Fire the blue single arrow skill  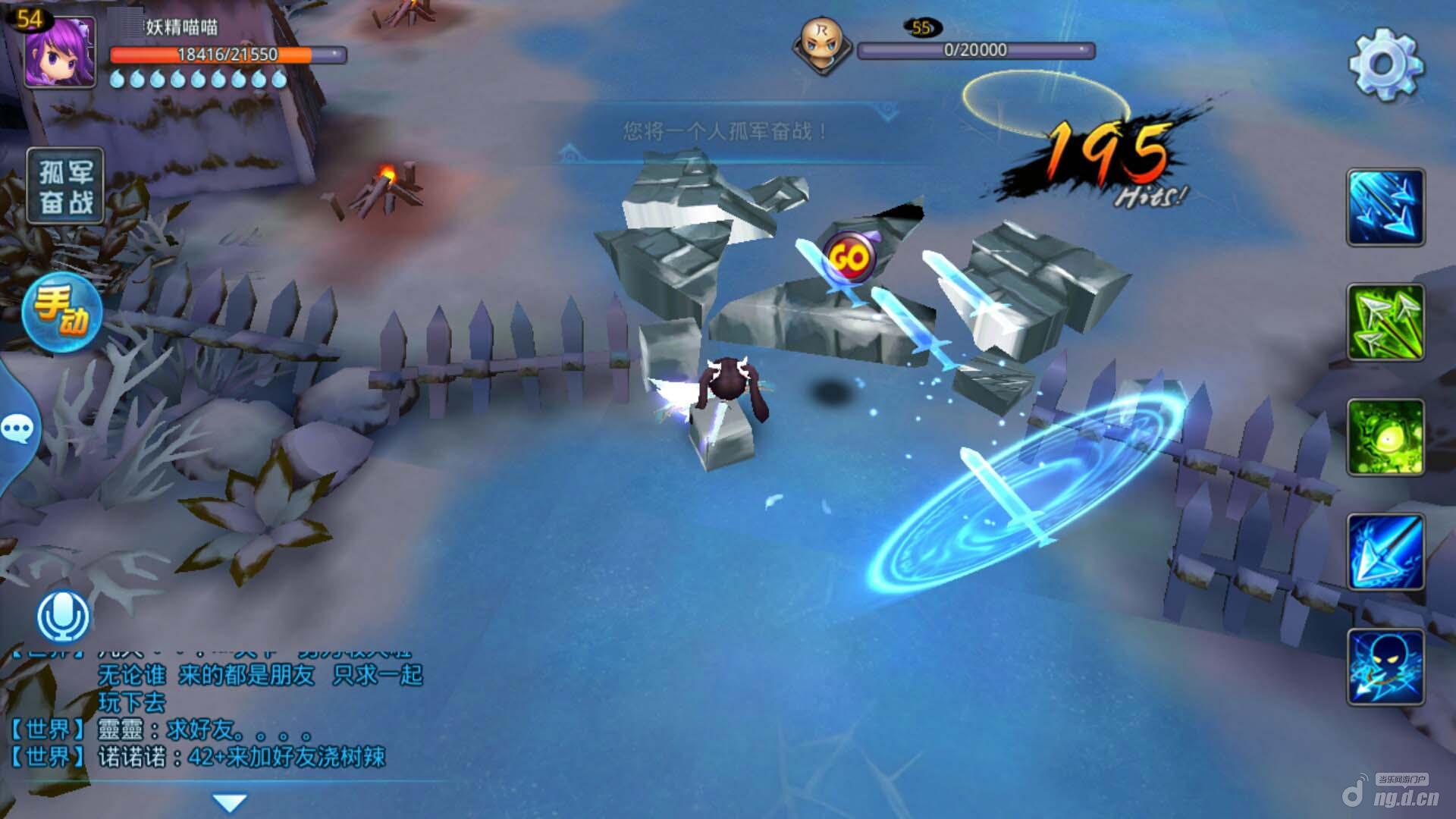click(1385, 552)
